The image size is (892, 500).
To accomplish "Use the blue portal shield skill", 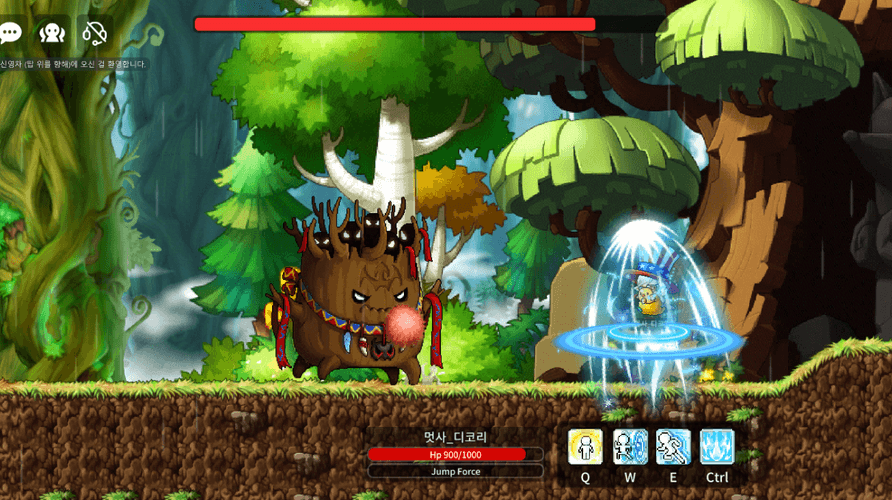I will pyautogui.click(x=630, y=447).
